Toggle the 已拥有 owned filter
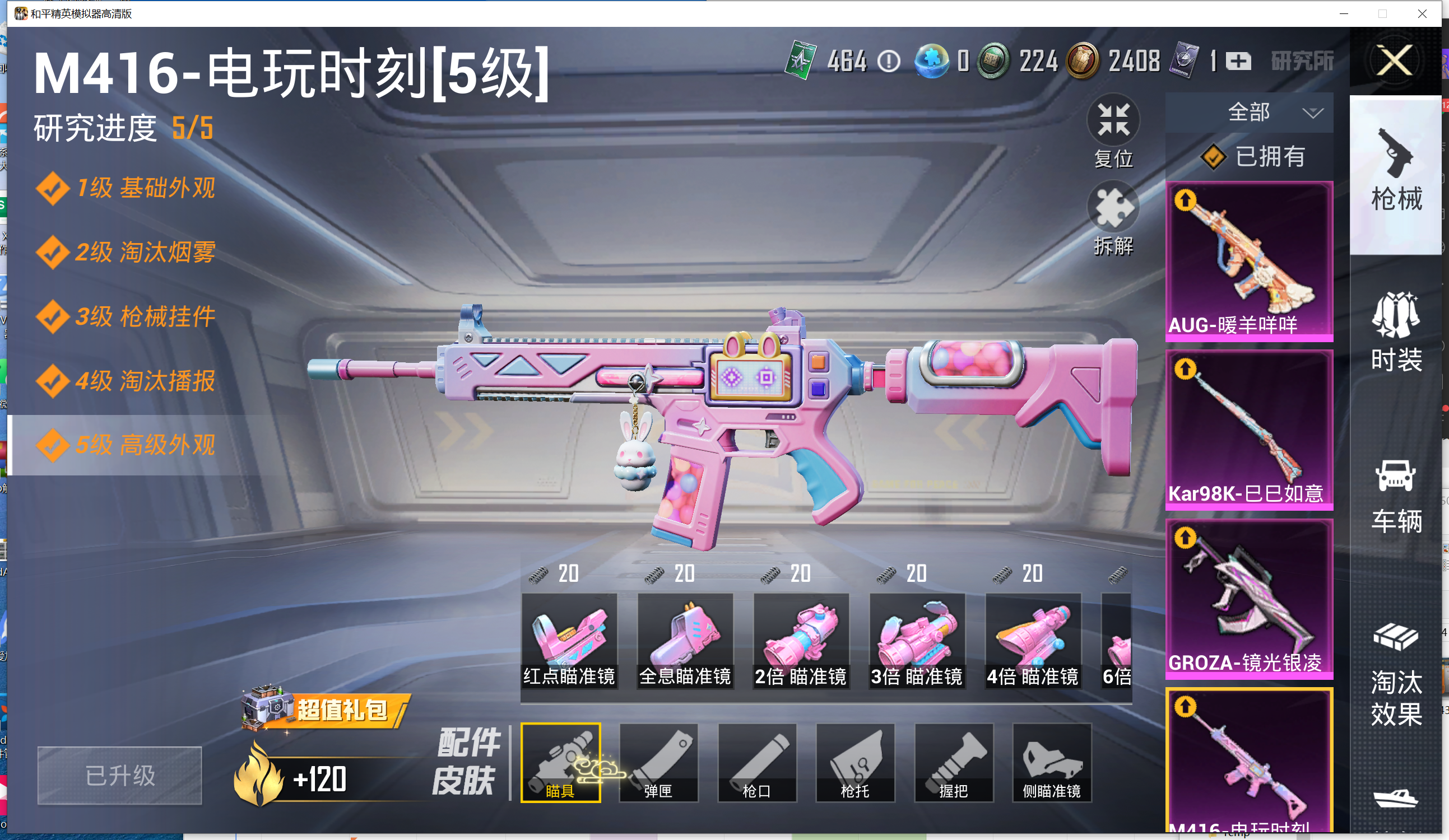The image size is (1449, 840). point(1253,156)
